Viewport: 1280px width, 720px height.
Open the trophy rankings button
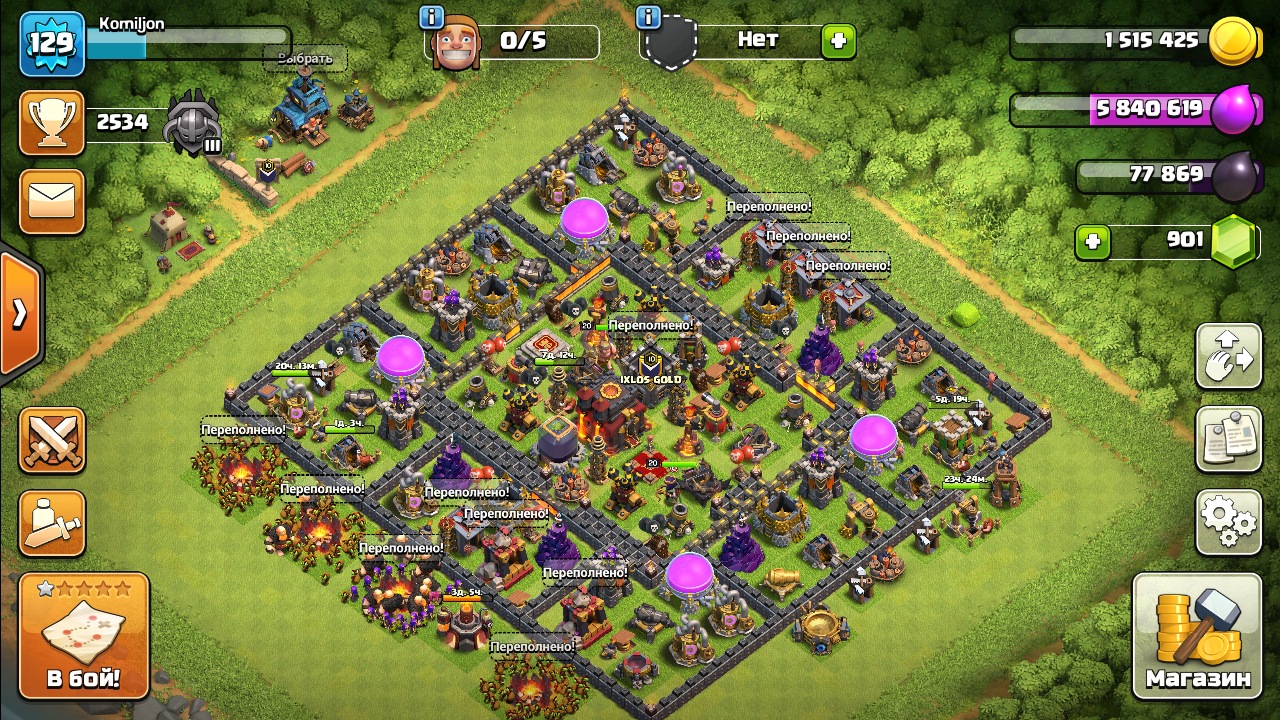point(52,123)
